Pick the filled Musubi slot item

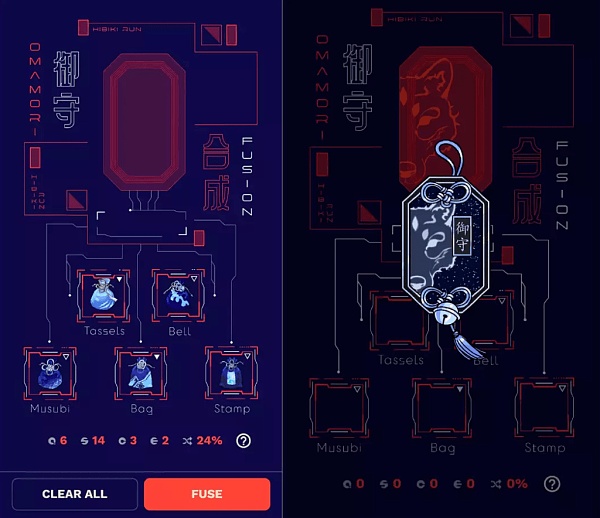[x=49, y=373]
